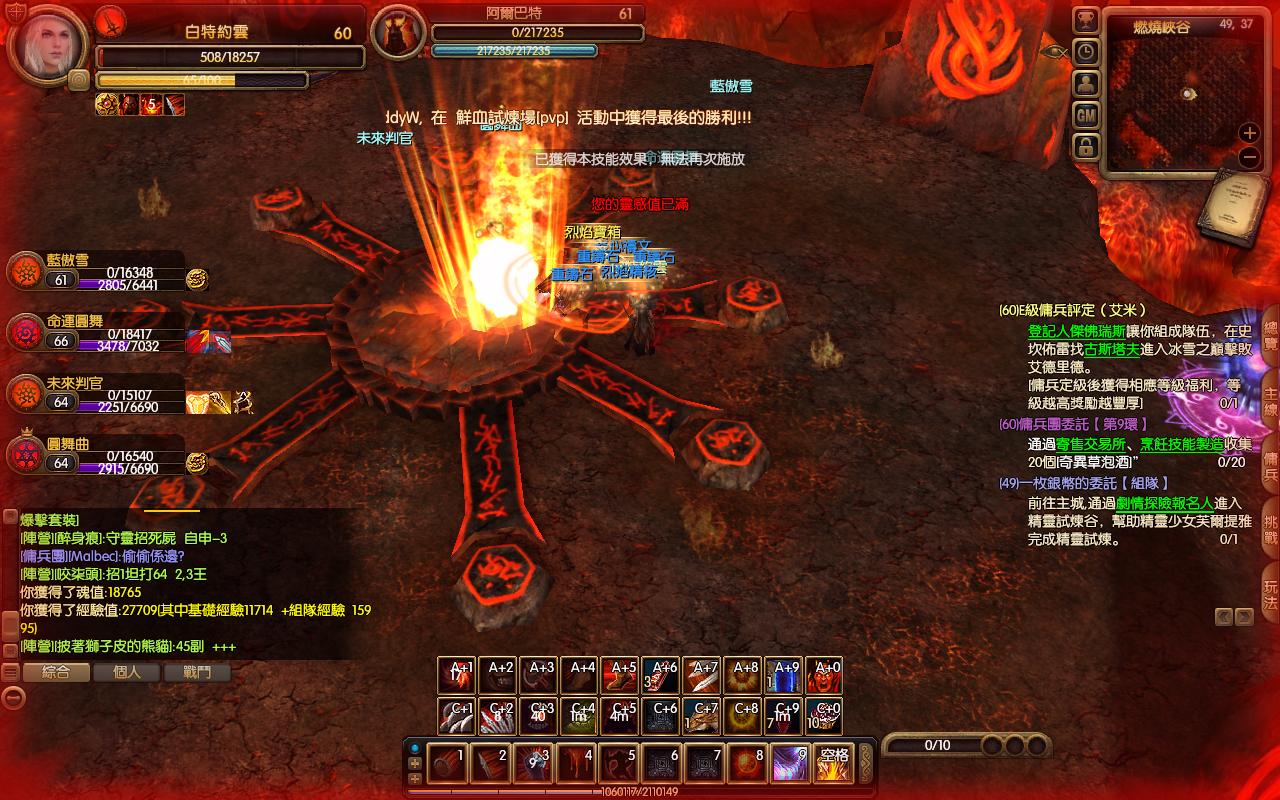This screenshot has width=1280, height=800.
Task: Click the 阿爾巴特 target portrait
Action: click(398, 34)
